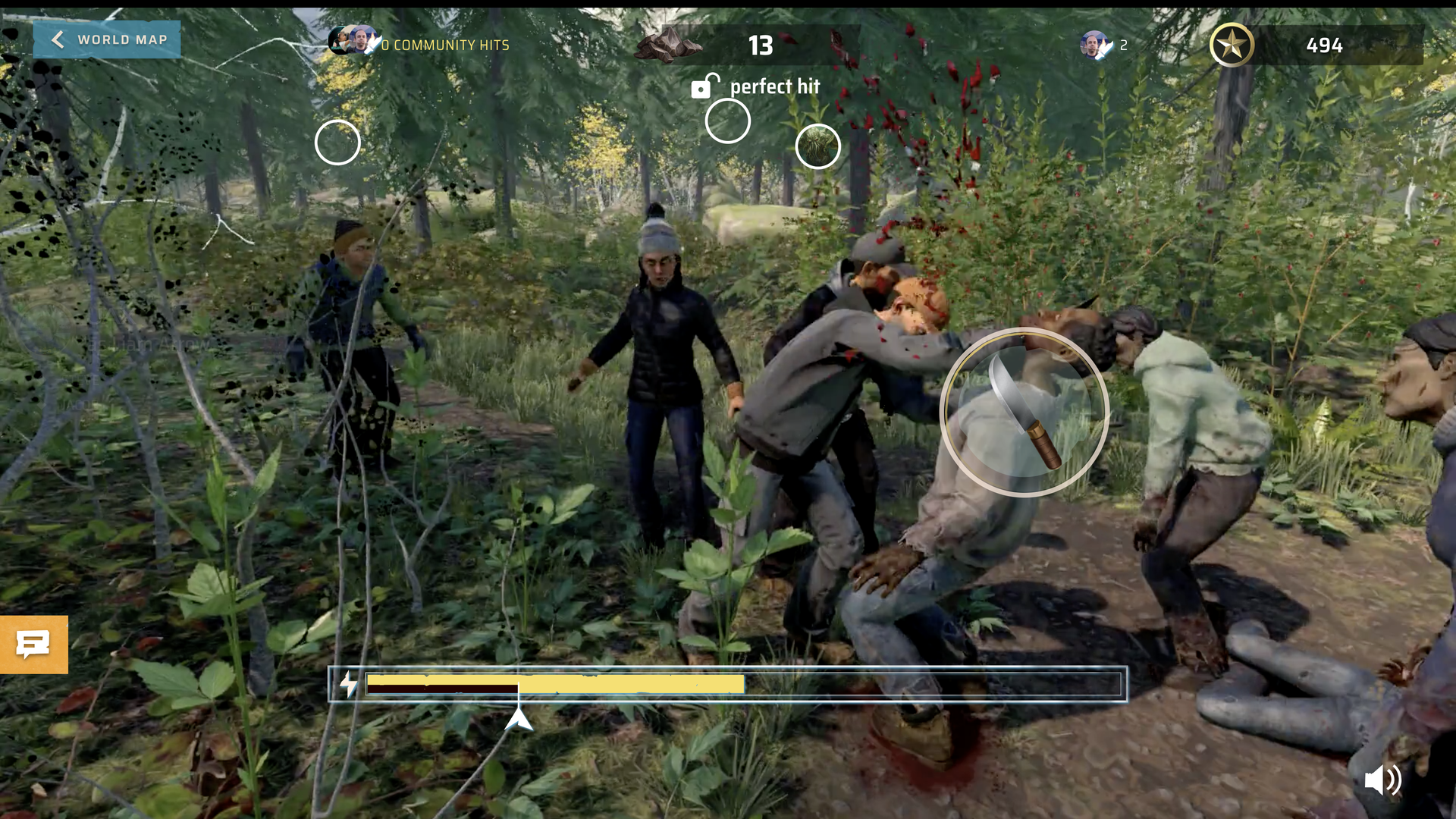Open the circle marker below perfect hit text
1456x819 pixels.
click(726, 121)
